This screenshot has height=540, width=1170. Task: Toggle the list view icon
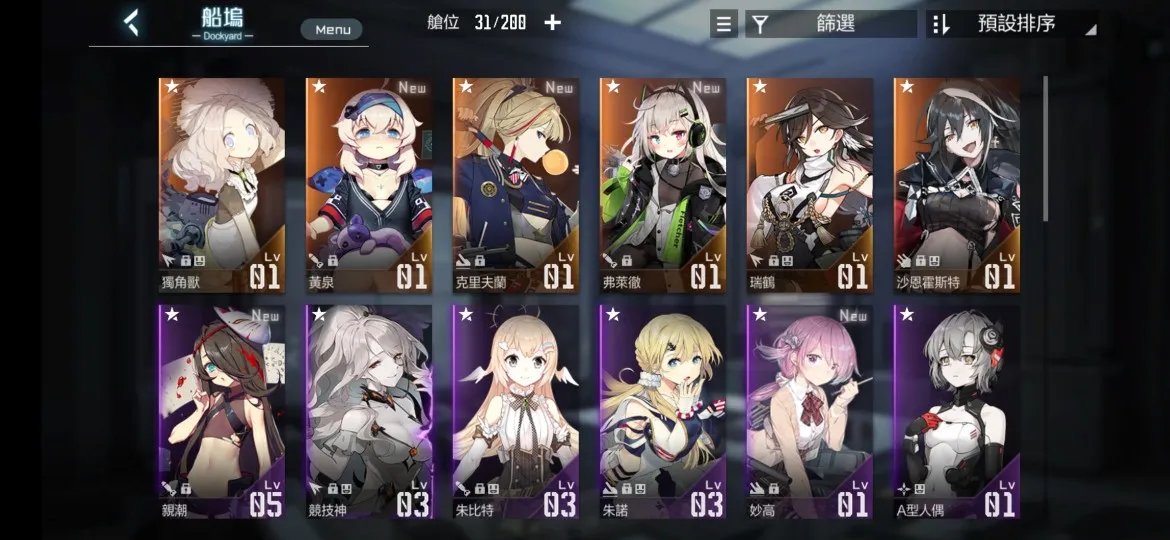(x=724, y=24)
